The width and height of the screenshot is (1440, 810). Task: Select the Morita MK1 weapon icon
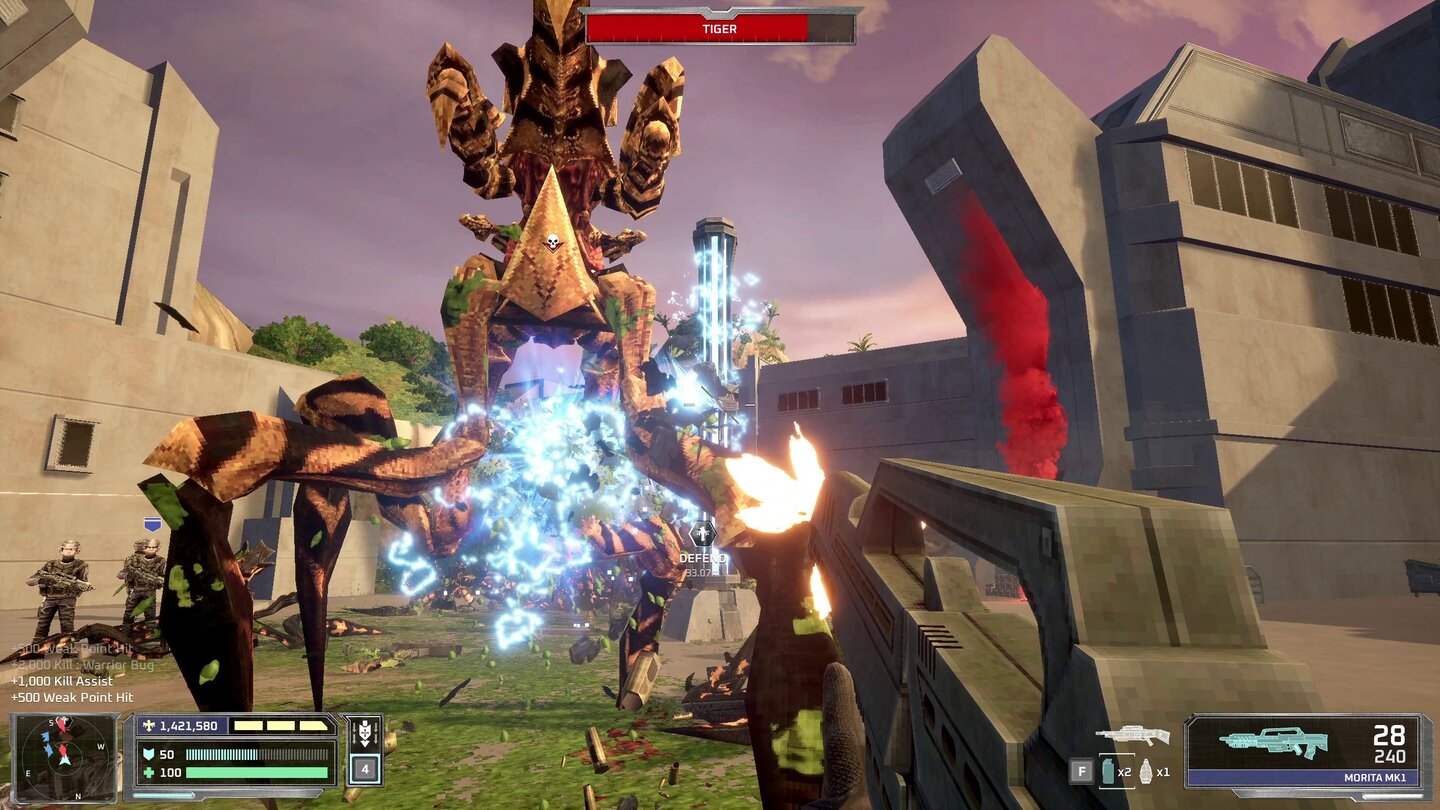(1275, 740)
